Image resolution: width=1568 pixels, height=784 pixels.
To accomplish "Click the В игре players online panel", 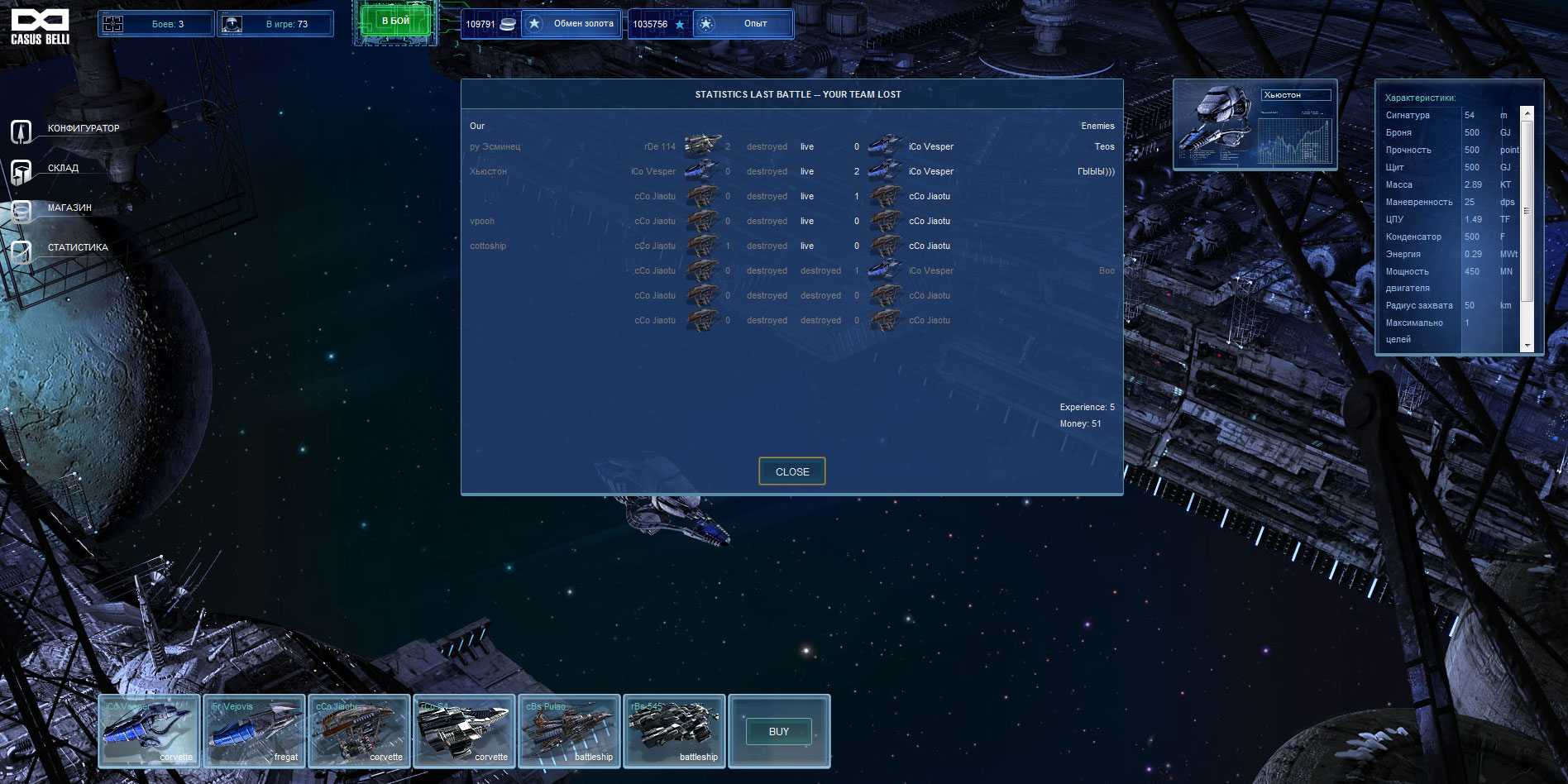I will coord(275,24).
